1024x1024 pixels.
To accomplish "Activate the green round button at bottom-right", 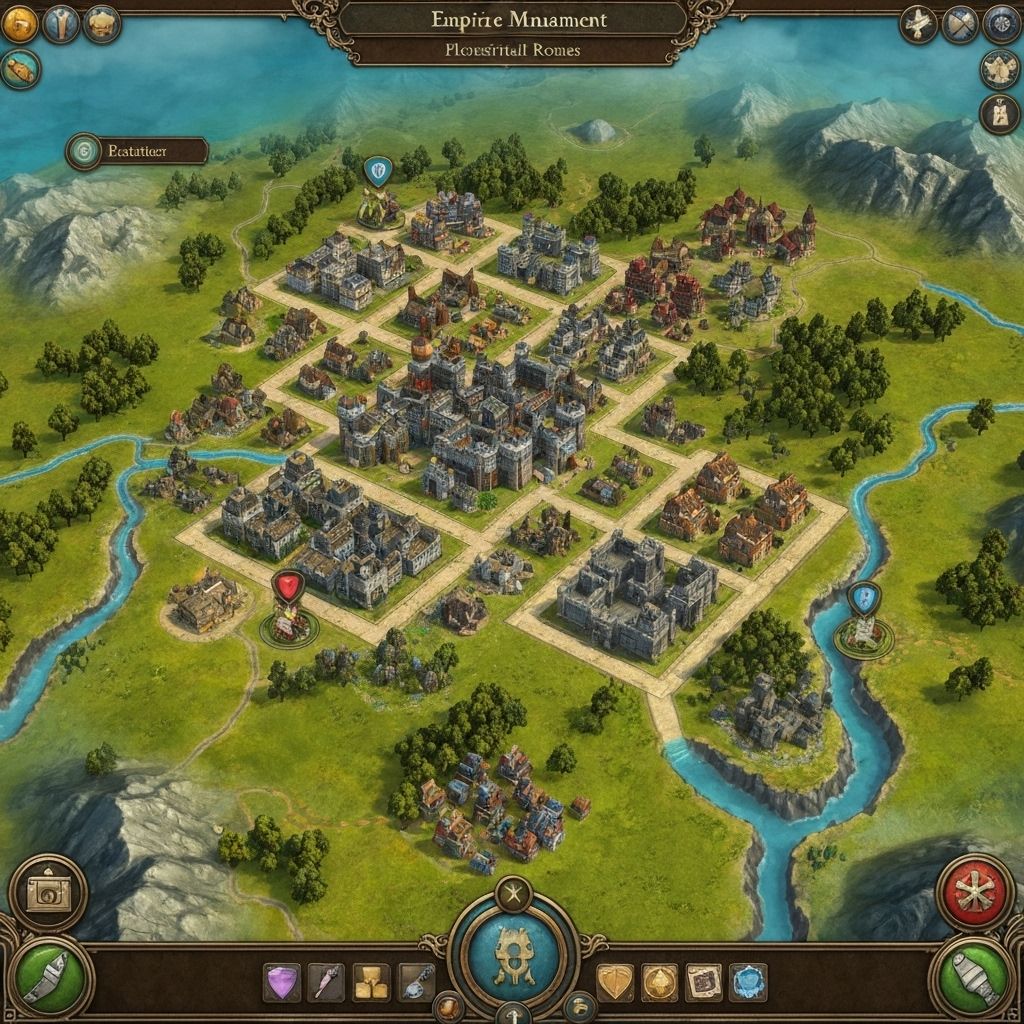I will pyautogui.click(x=975, y=975).
